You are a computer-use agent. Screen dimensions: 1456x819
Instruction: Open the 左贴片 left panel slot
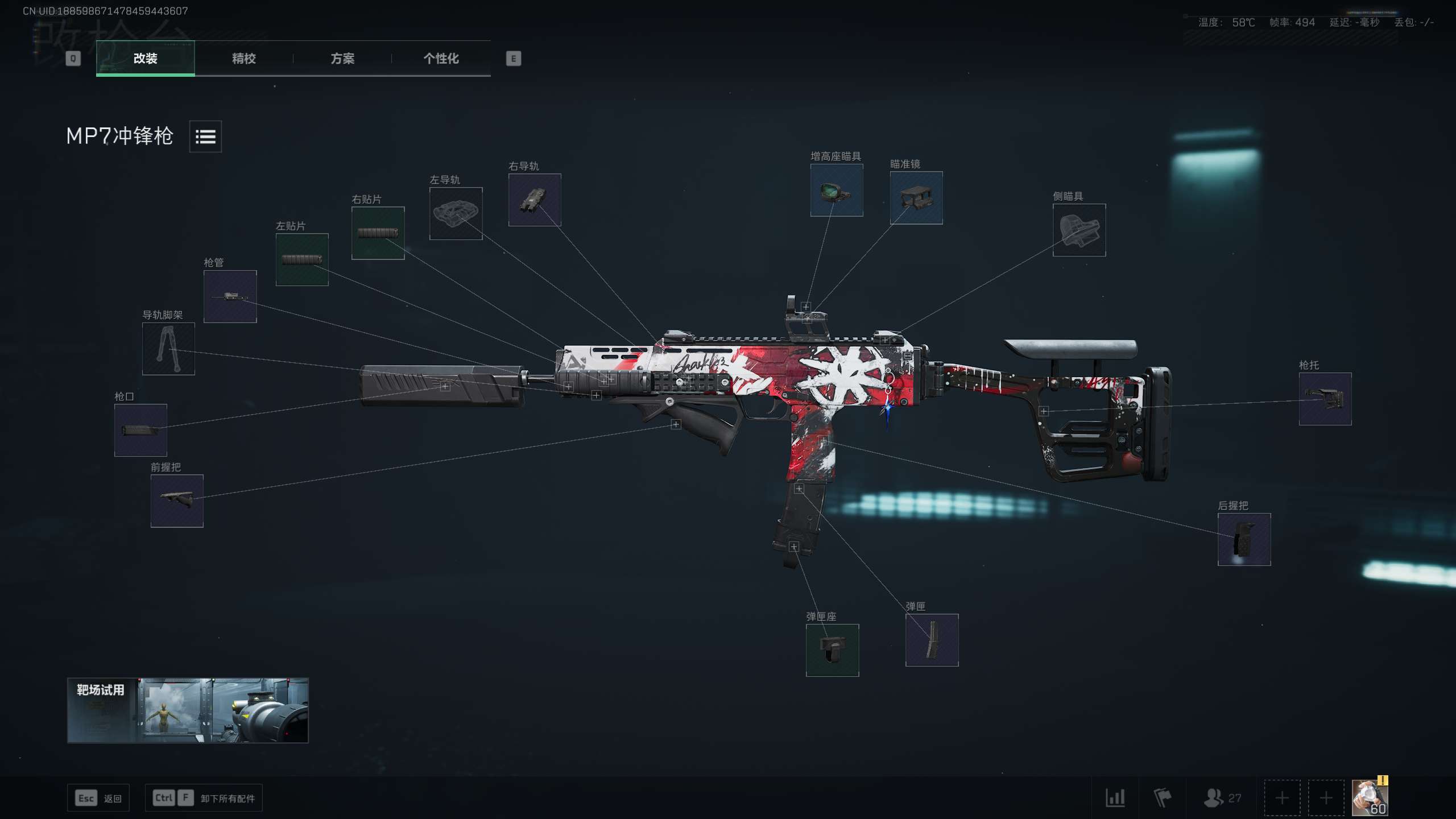click(302, 259)
